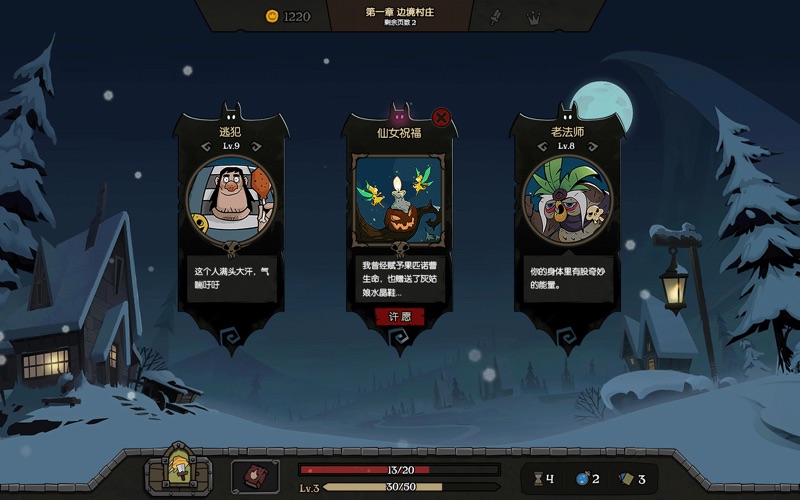Click the red 许愿 wish button
This screenshot has width=800, height=500.
[x=399, y=316]
